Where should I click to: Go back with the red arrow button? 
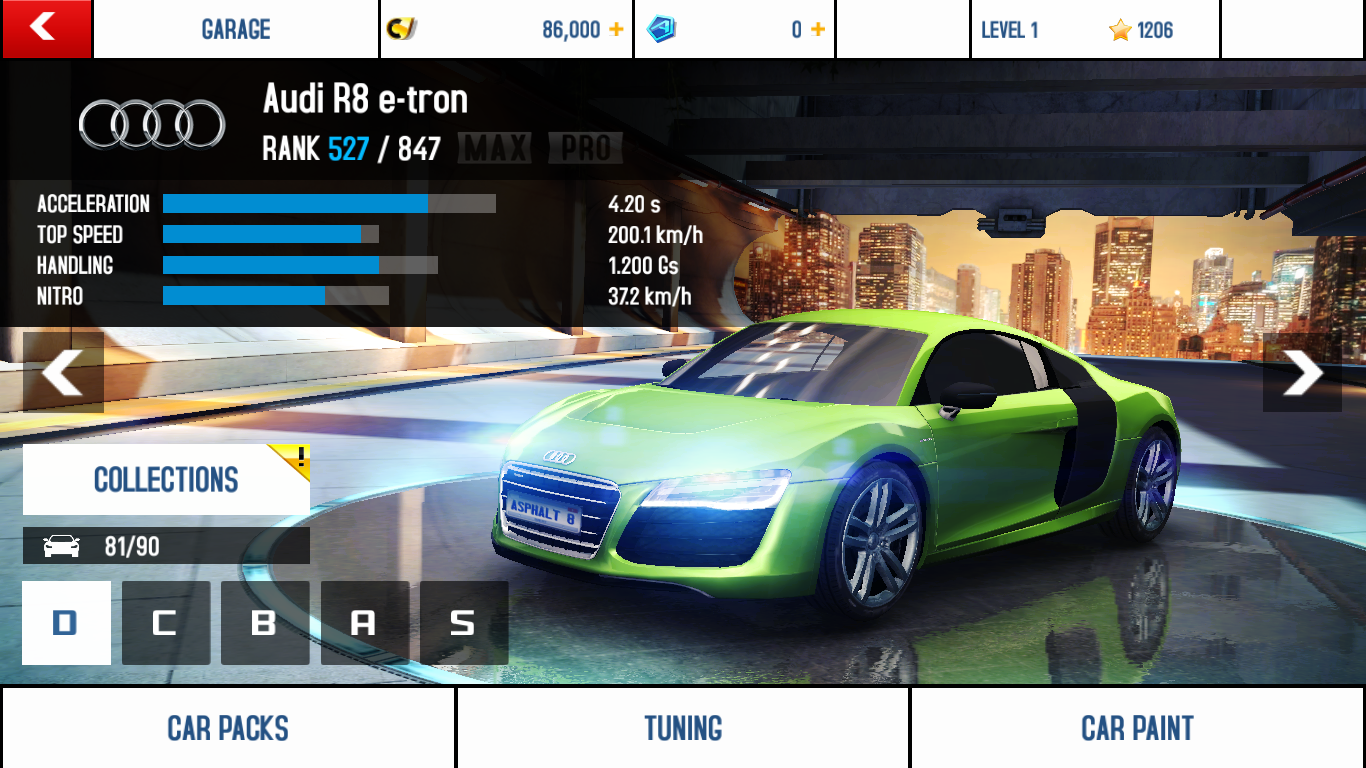point(46,28)
